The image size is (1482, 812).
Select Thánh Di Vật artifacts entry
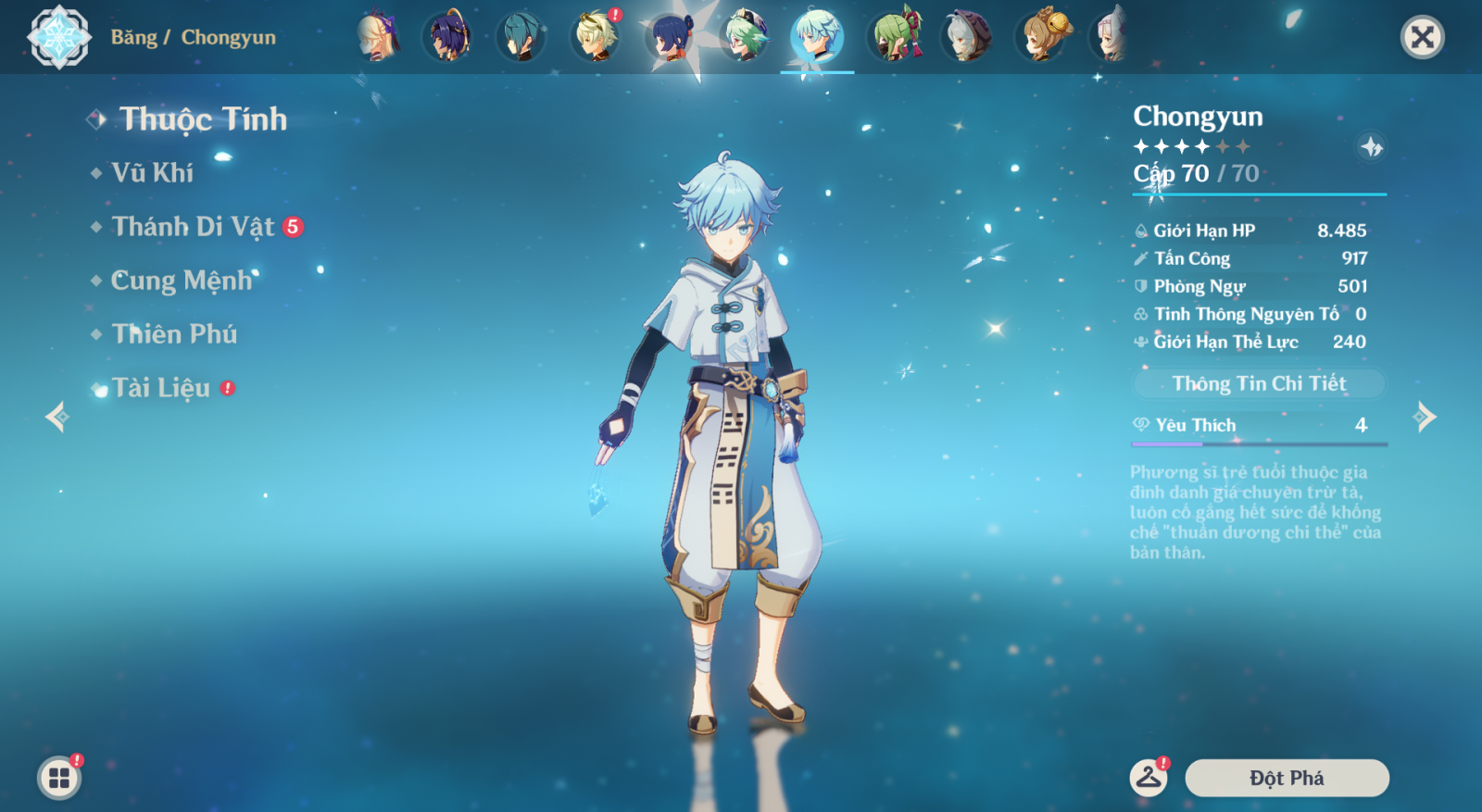pos(193,227)
